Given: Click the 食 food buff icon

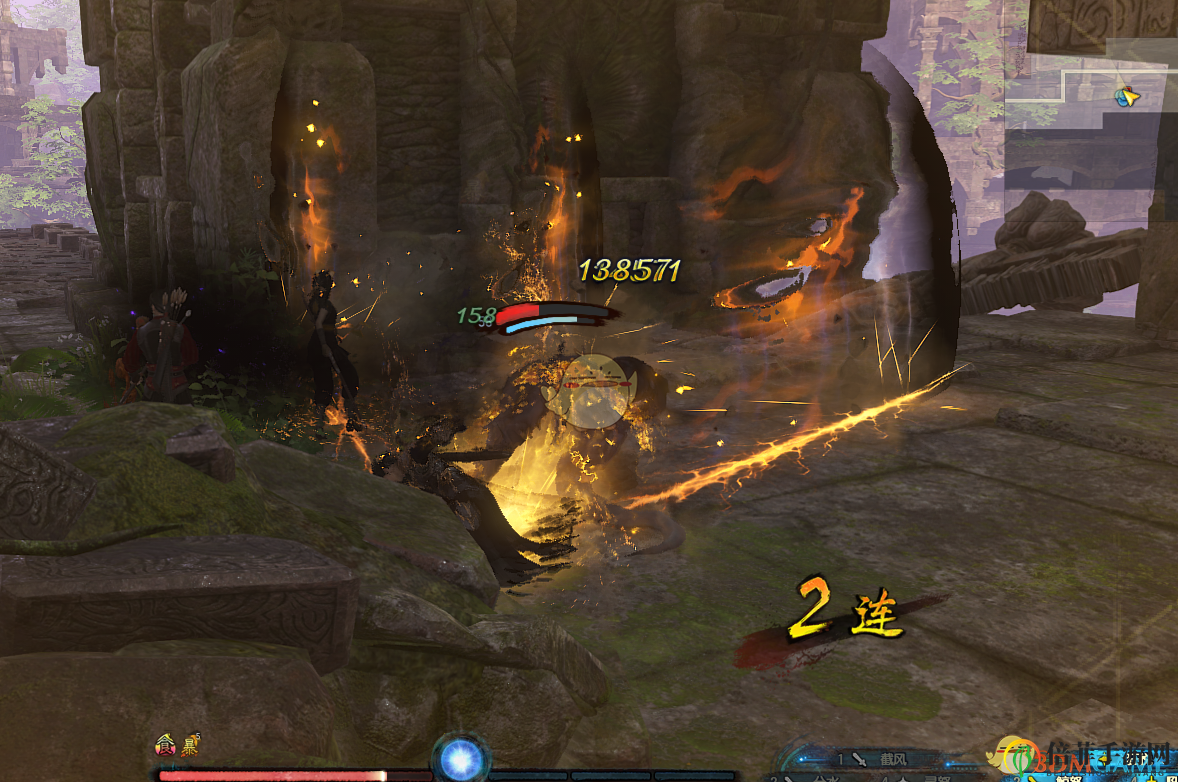Looking at the screenshot, I should pyautogui.click(x=165, y=744).
